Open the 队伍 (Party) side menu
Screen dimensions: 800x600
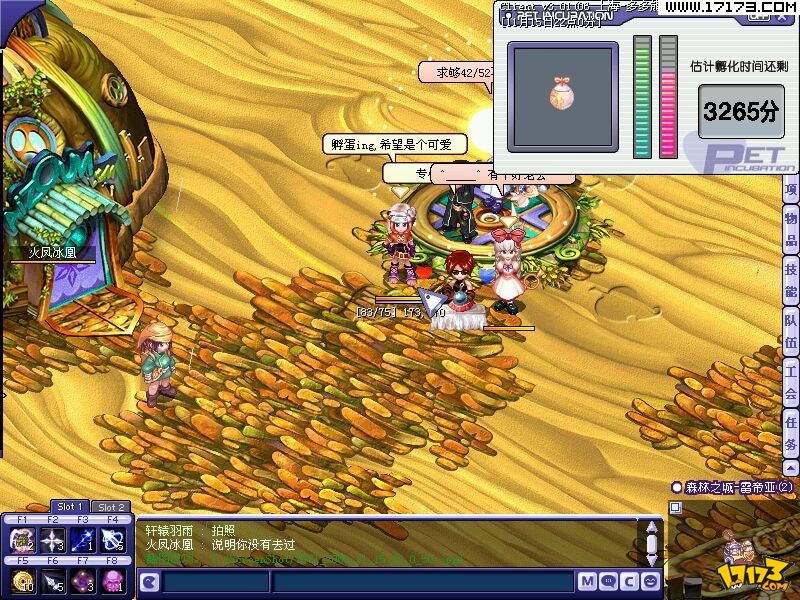[790, 333]
